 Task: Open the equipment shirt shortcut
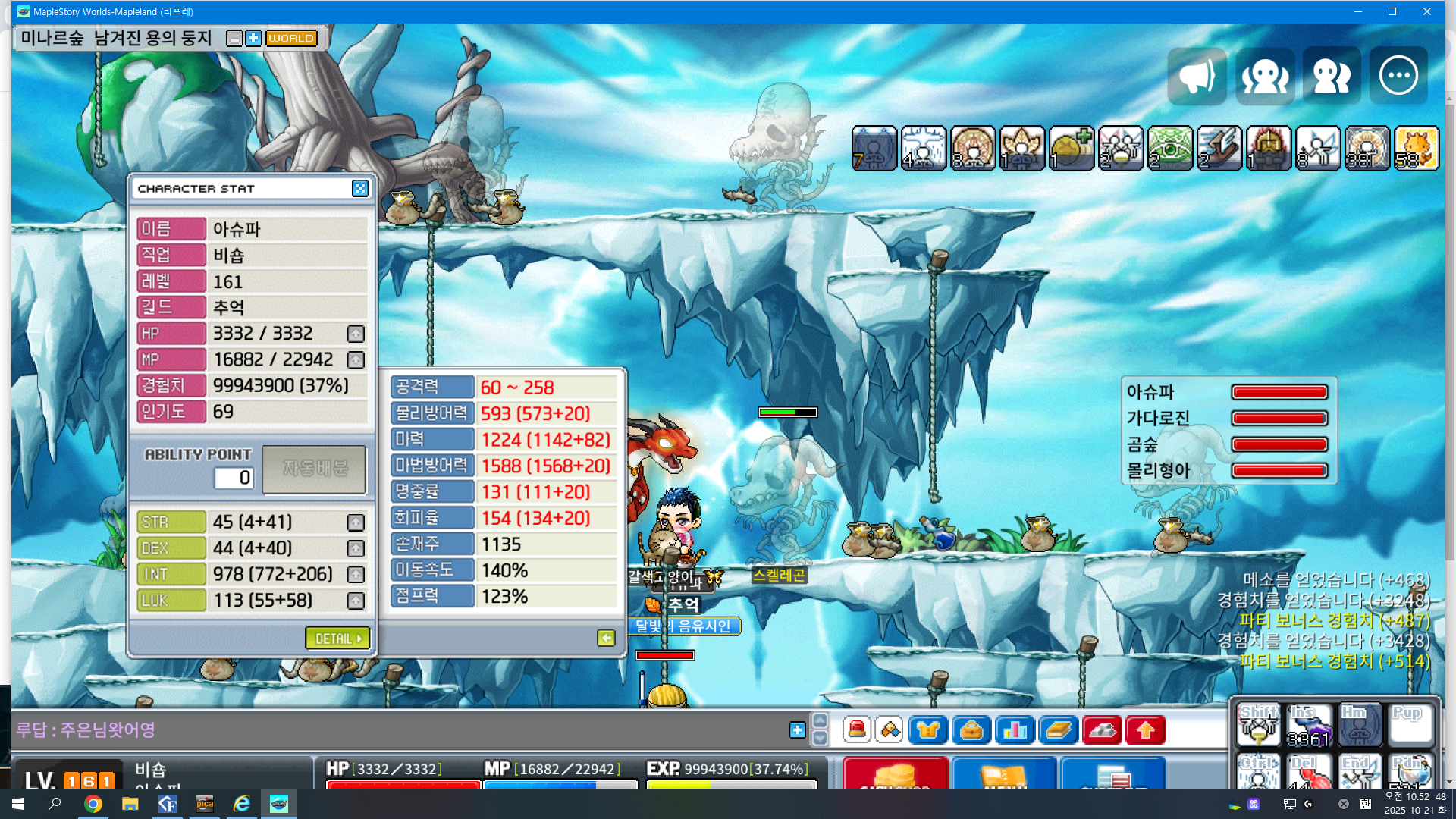coord(928,730)
